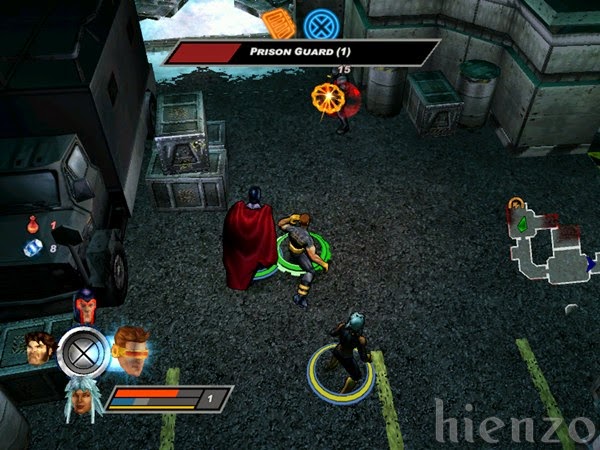Screen dimensions: 600x450
Task: Switch to Wolverine's portrait
Action: (x=39, y=349)
